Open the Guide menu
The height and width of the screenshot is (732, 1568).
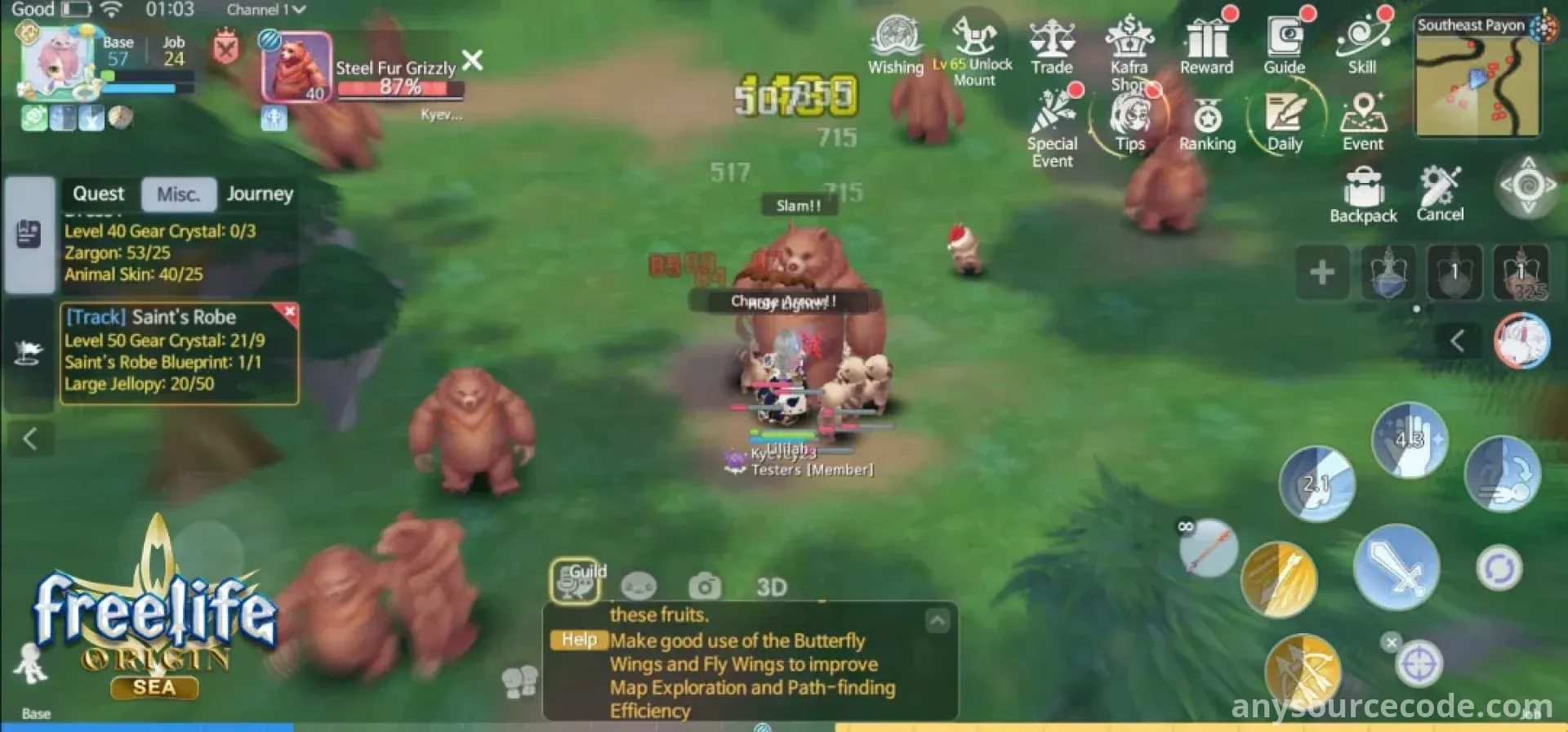click(1284, 46)
